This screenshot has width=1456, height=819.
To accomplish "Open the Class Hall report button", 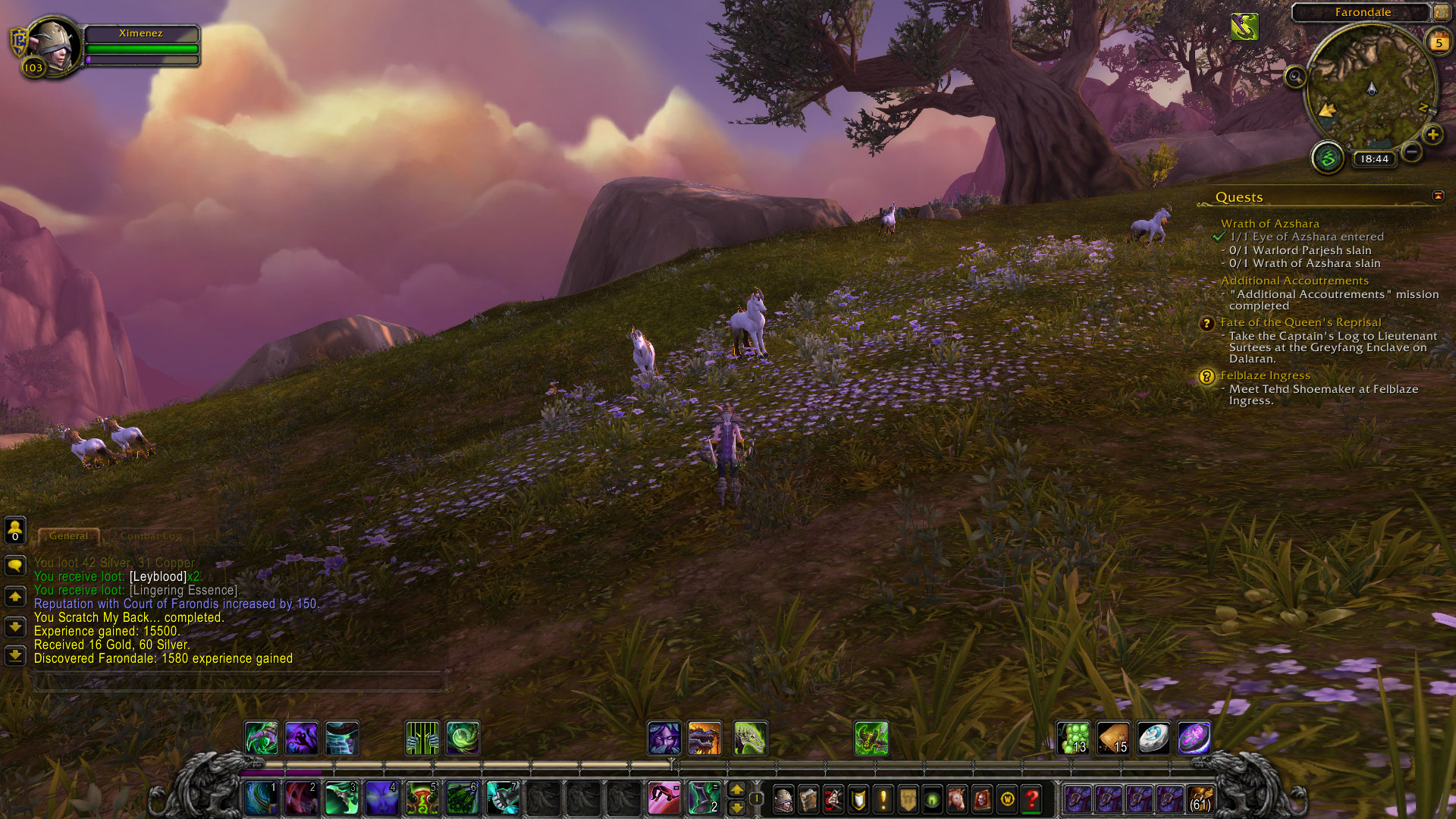I will click(x=1327, y=158).
